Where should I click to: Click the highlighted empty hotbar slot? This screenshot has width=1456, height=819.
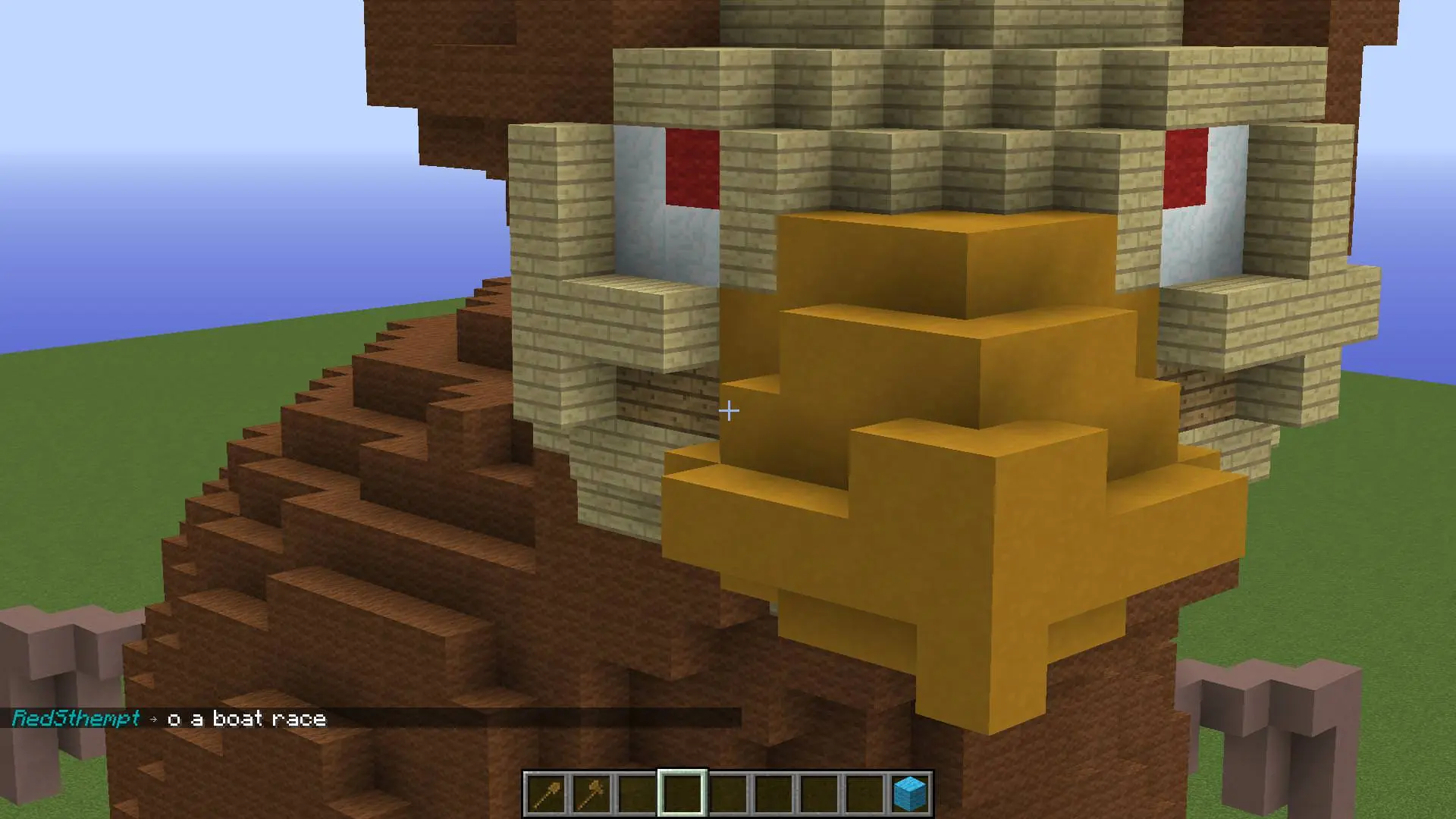[x=682, y=793]
